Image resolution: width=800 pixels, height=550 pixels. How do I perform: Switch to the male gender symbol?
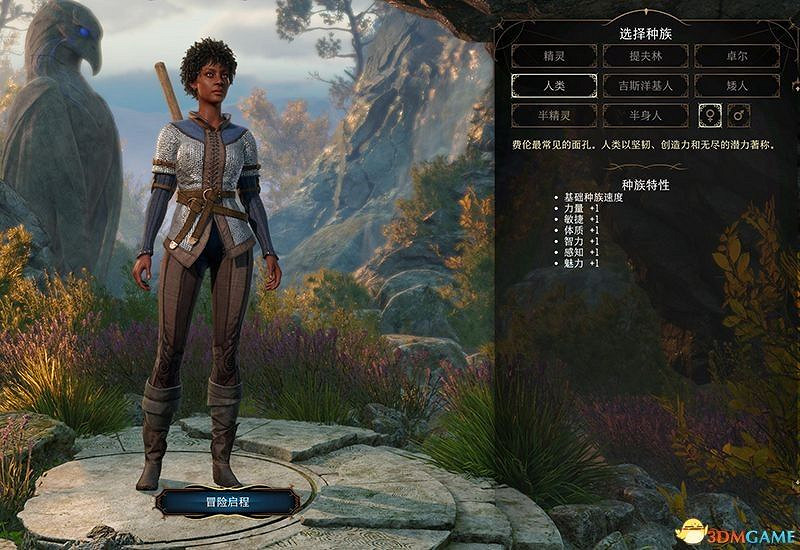tap(739, 116)
